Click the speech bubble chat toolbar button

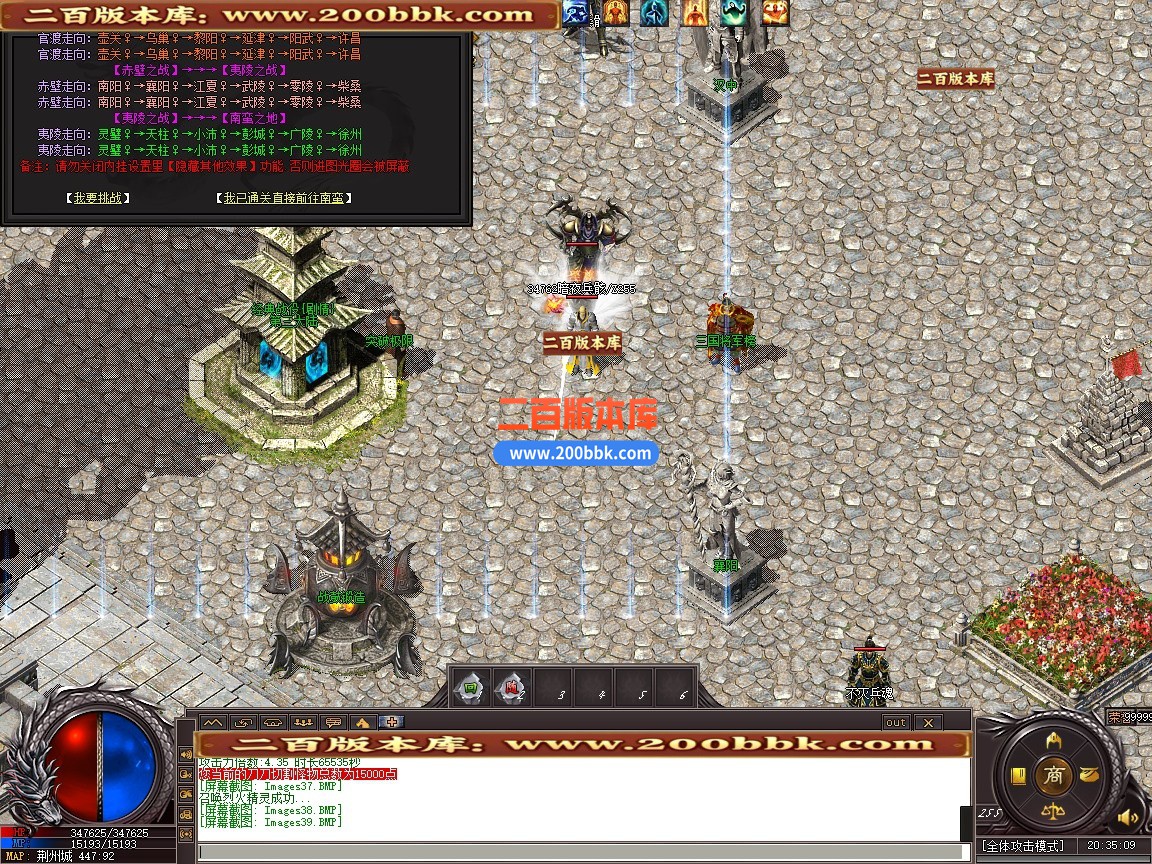(333, 722)
